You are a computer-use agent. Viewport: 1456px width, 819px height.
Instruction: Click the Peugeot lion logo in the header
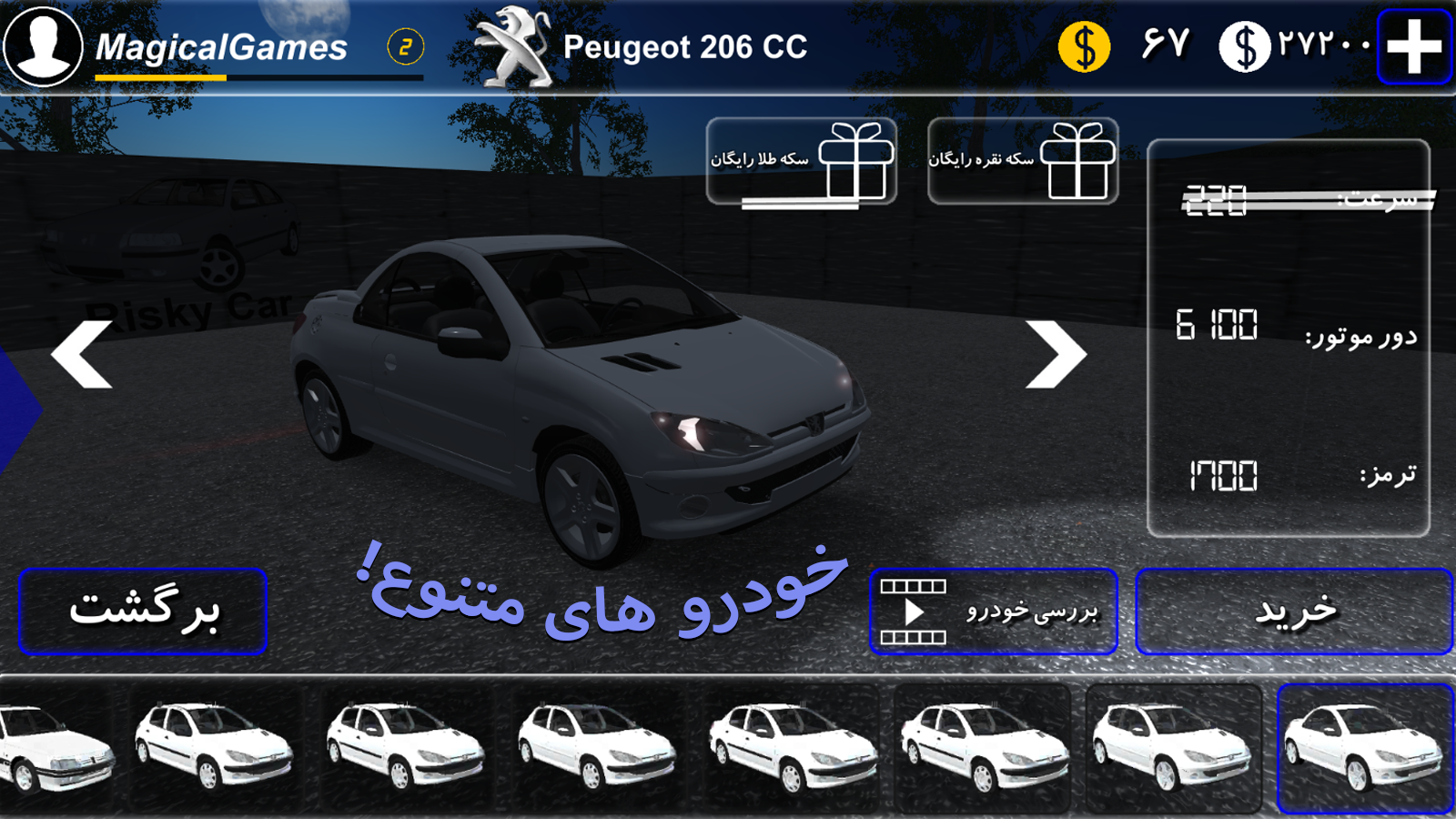point(512,43)
